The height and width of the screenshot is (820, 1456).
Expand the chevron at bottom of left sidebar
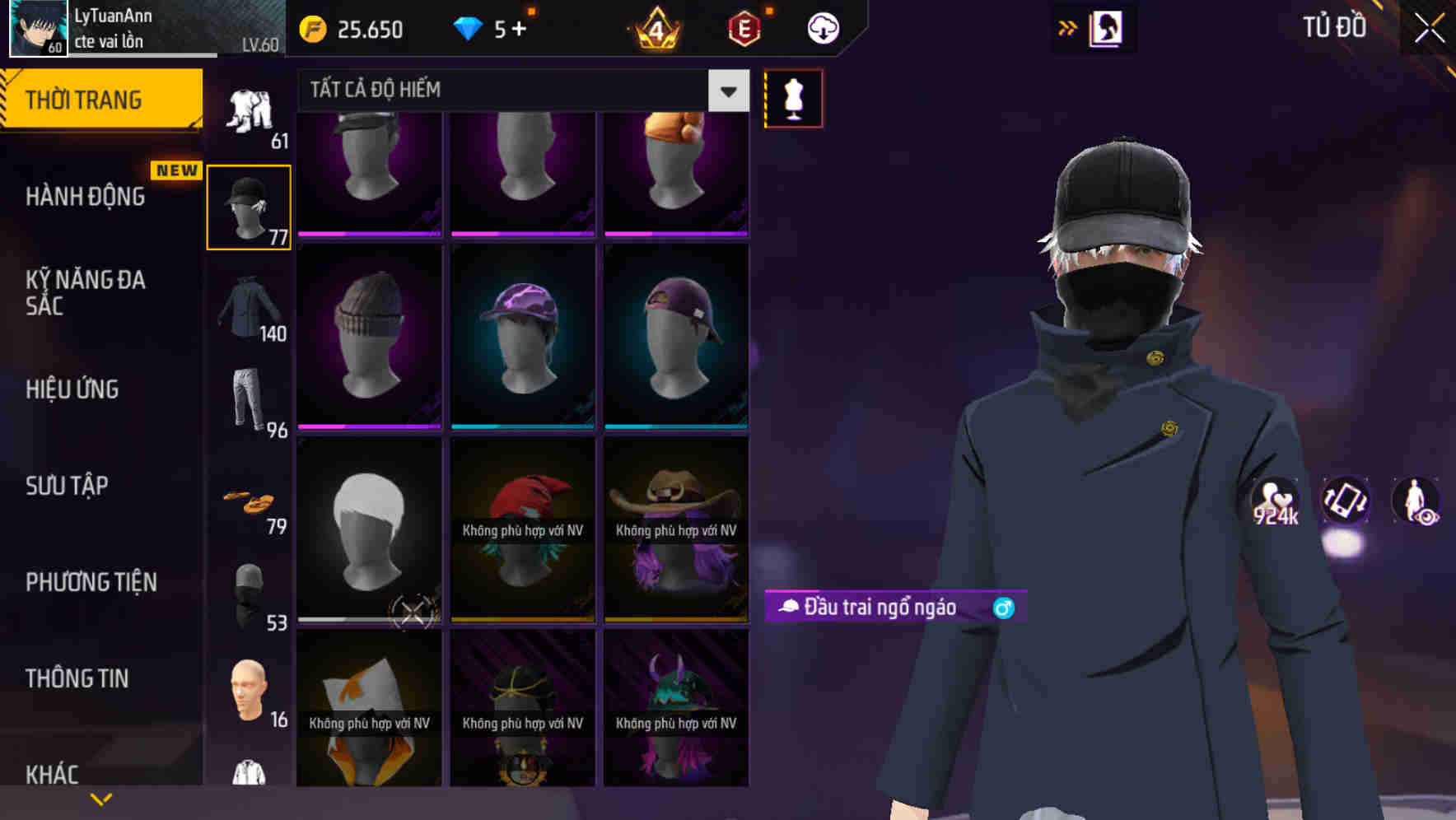(x=100, y=798)
